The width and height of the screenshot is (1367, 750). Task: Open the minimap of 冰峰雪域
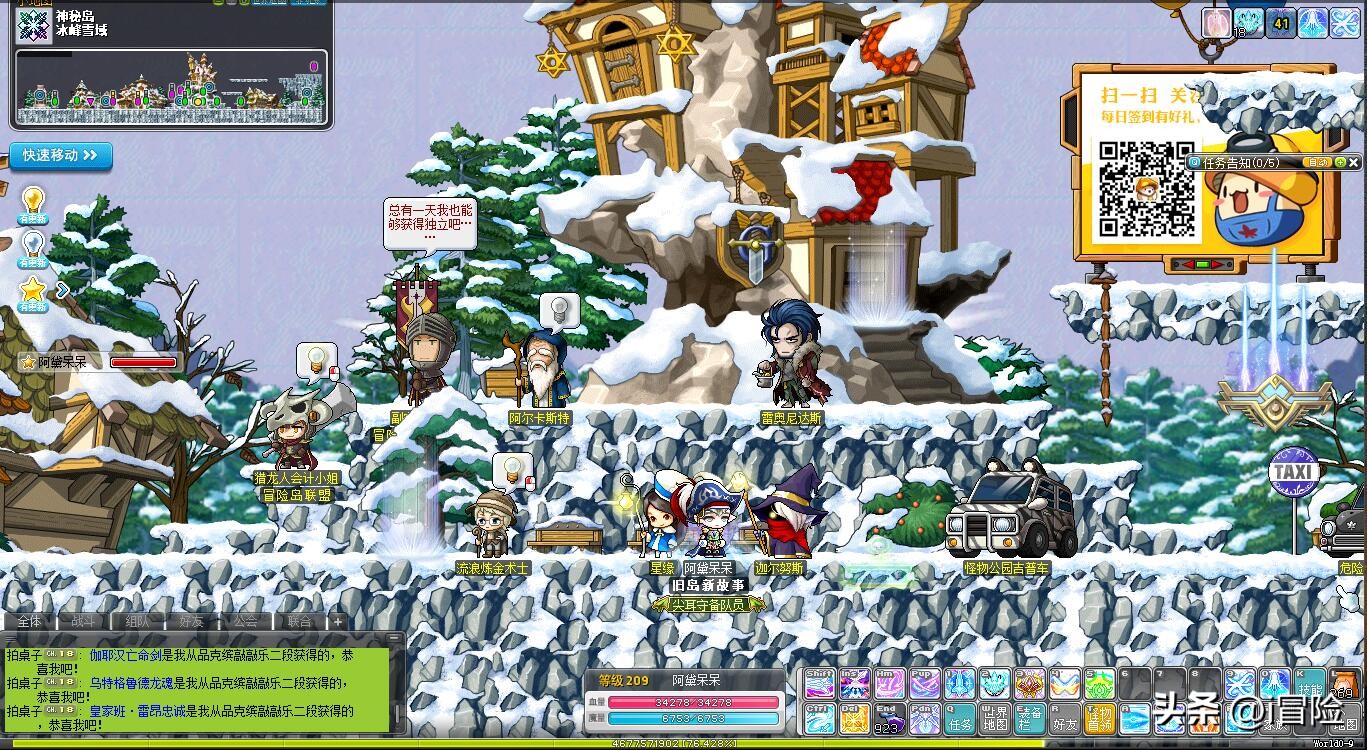point(170,87)
